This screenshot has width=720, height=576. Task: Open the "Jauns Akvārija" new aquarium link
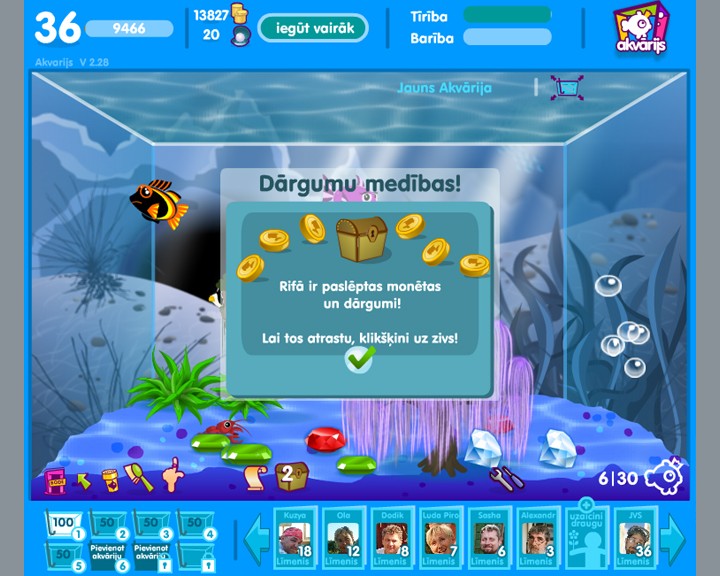(x=444, y=87)
